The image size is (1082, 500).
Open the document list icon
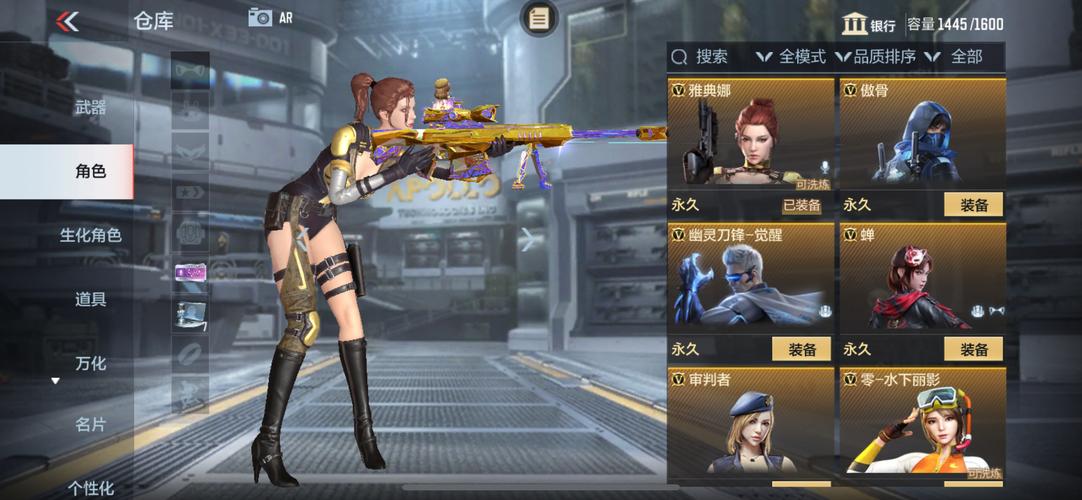(x=539, y=18)
